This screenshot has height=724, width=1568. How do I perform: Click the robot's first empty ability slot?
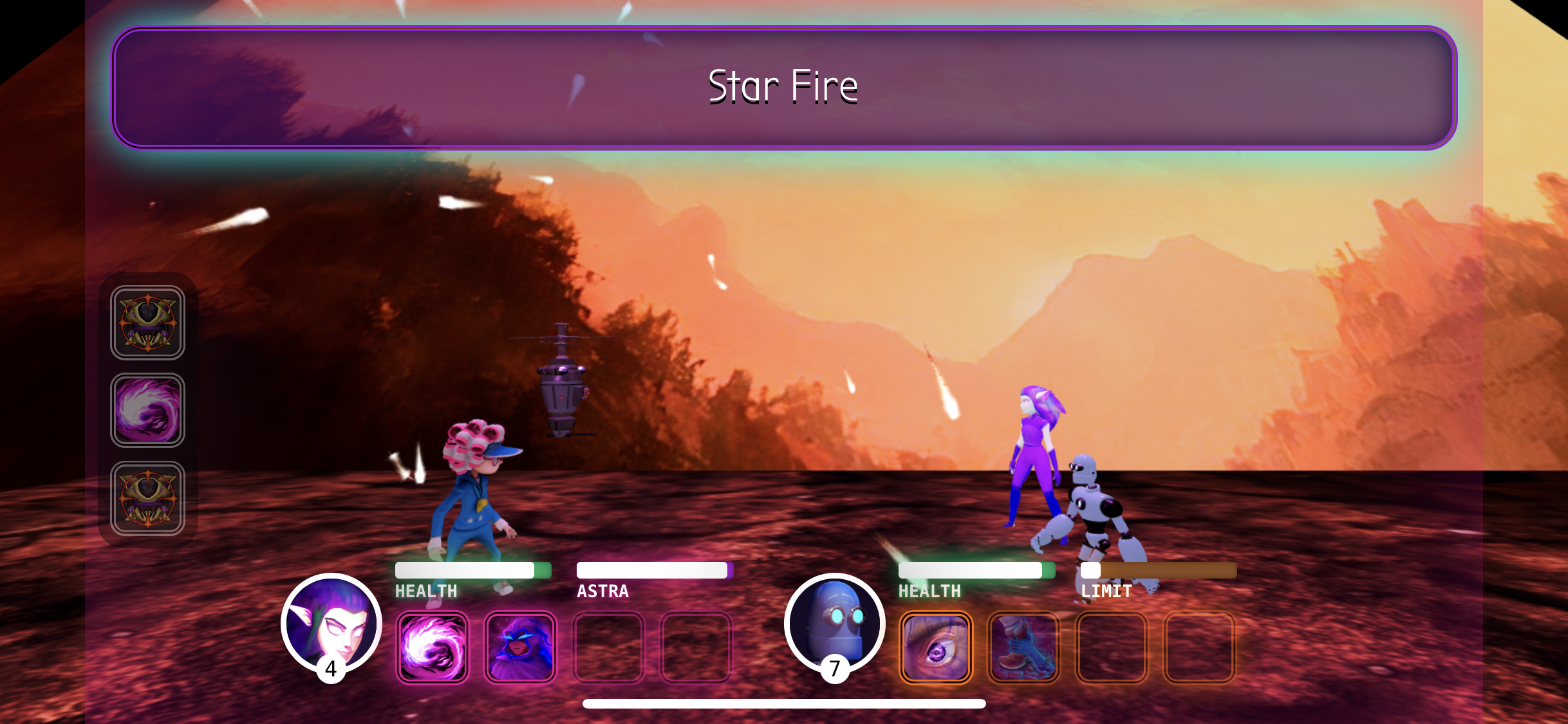coord(1112,646)
